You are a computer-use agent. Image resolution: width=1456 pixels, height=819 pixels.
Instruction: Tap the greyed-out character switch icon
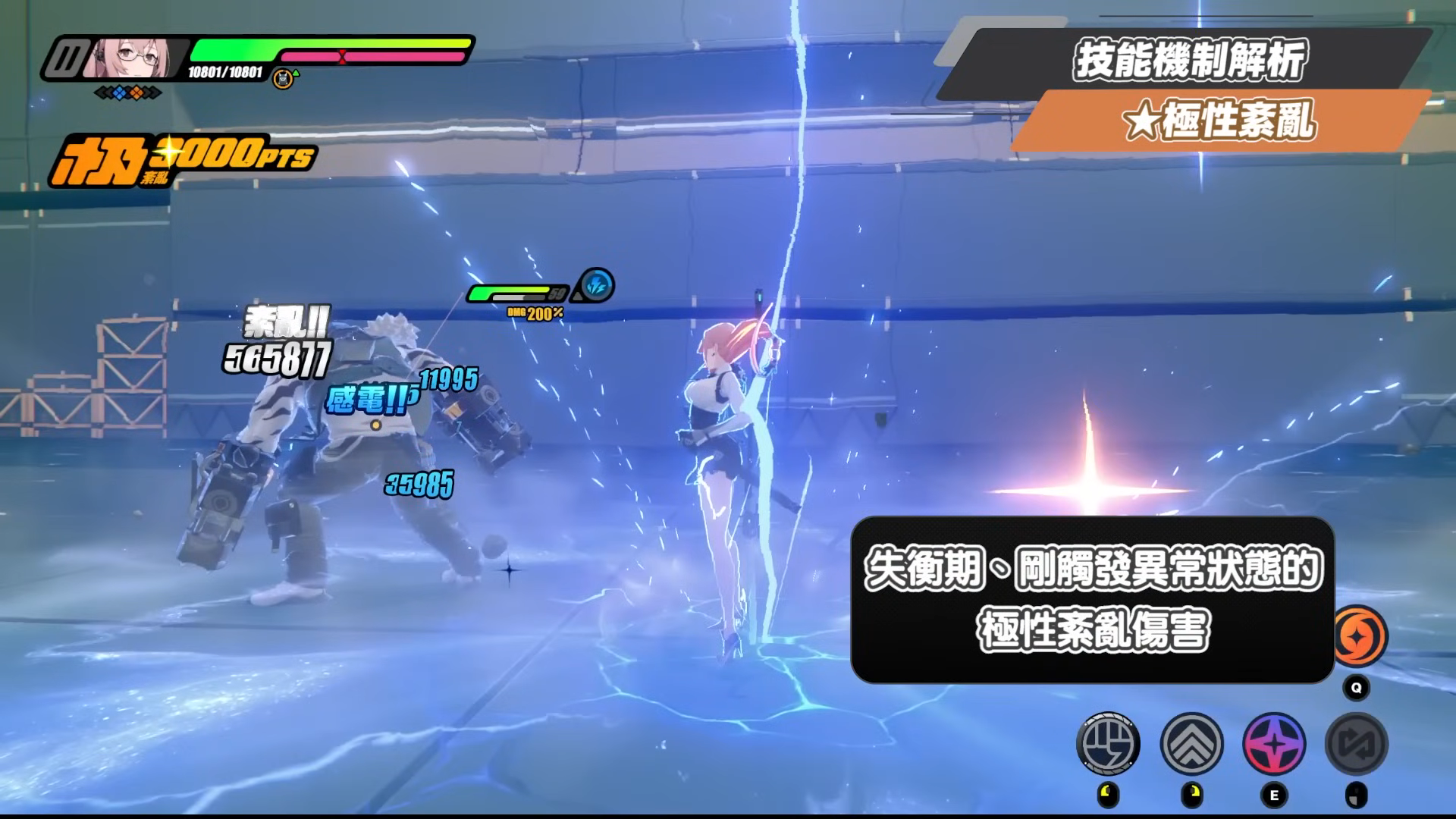(x=1357, y=745)
